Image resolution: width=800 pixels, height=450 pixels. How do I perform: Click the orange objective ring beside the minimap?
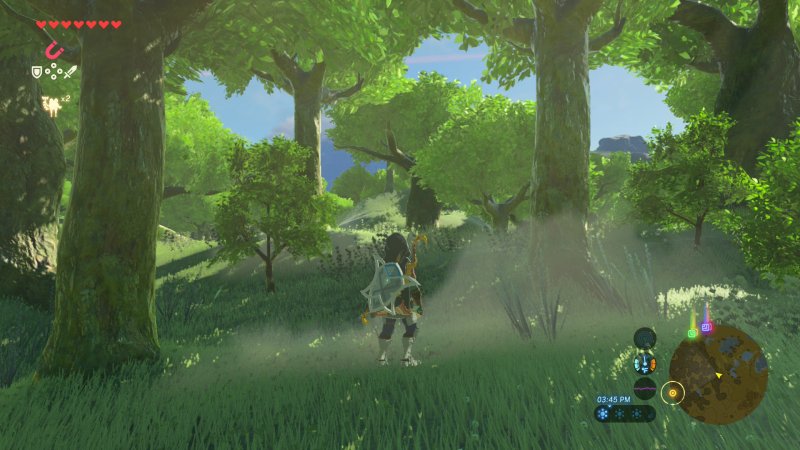tap(673, 392)
